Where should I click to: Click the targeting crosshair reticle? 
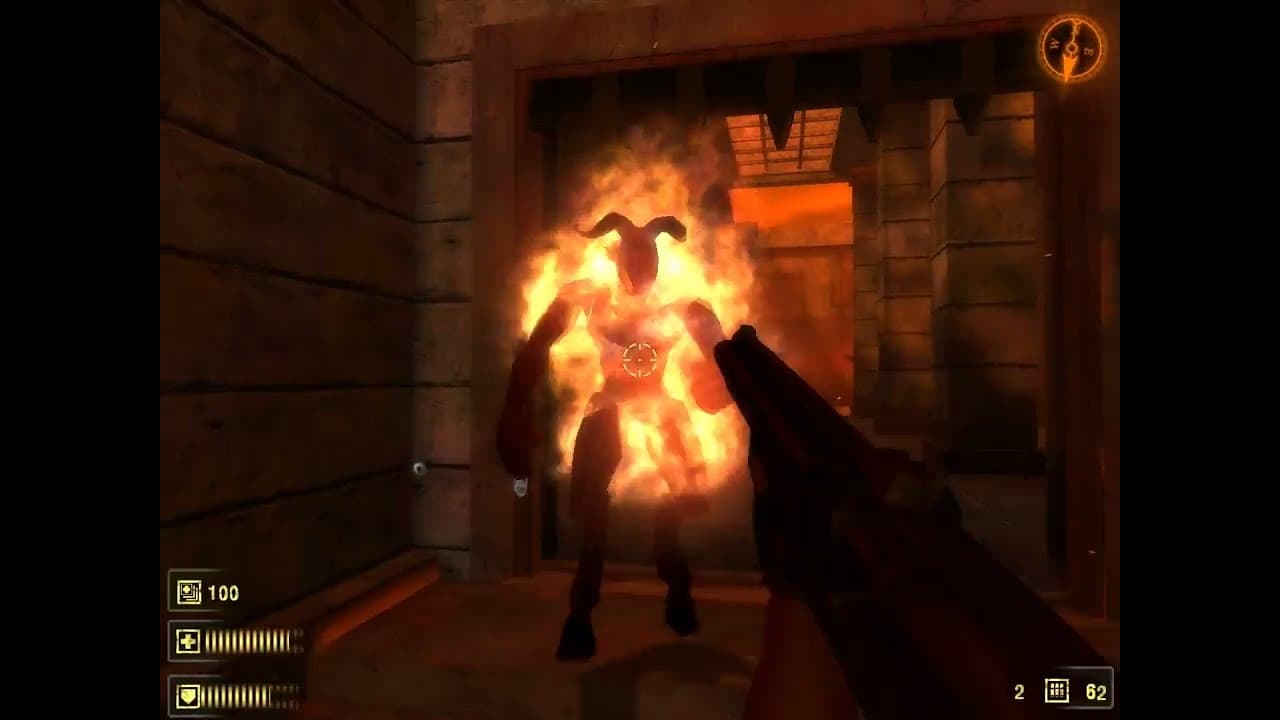[x=641, y=362]
